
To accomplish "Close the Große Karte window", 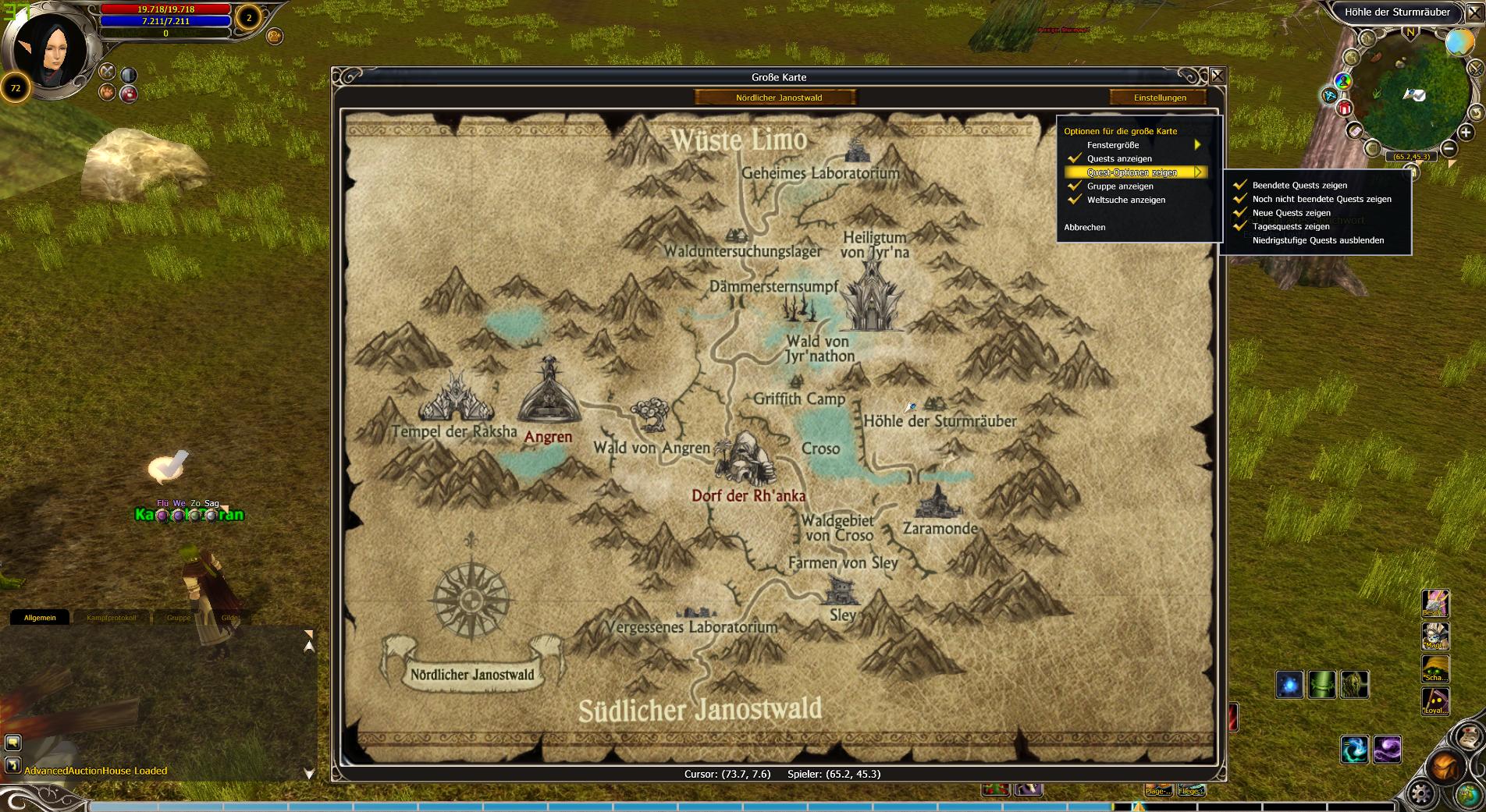I will [1217, 76].
